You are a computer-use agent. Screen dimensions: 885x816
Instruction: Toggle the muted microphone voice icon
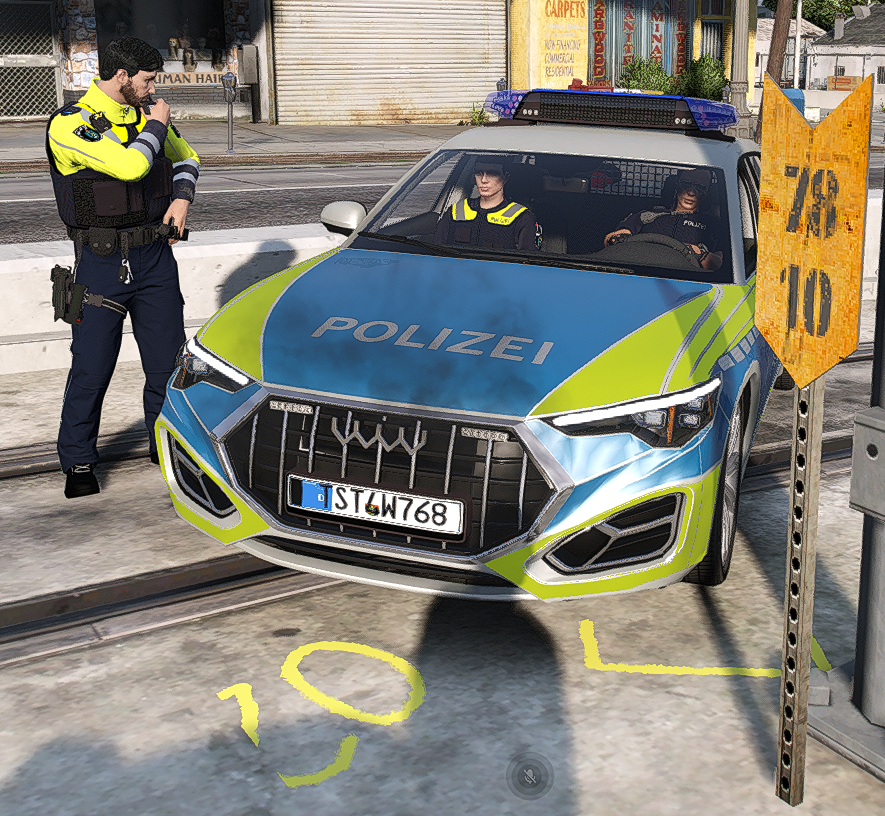click(x=530, y=775)
